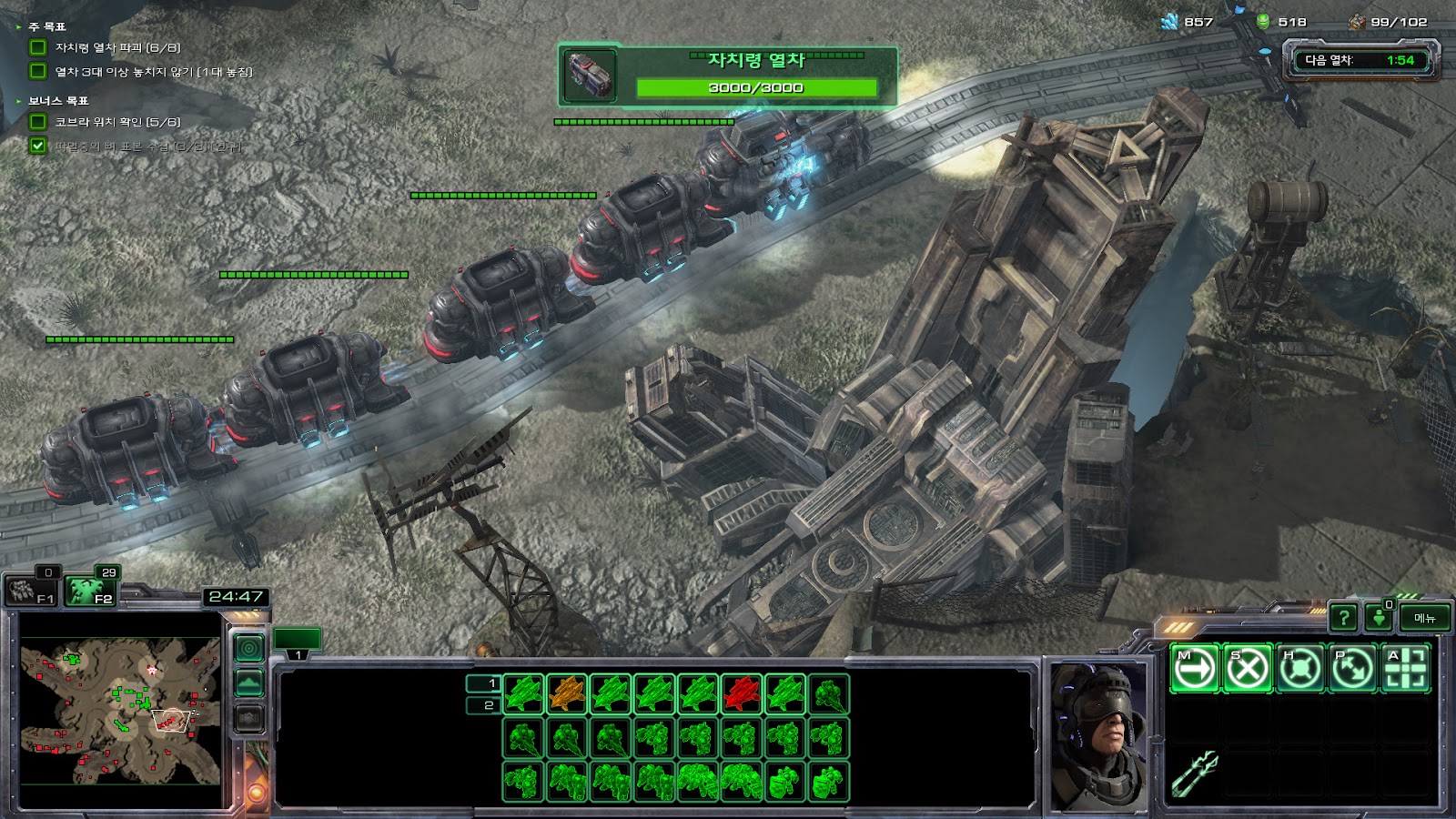Toggle minimap terrain display button

249,682
